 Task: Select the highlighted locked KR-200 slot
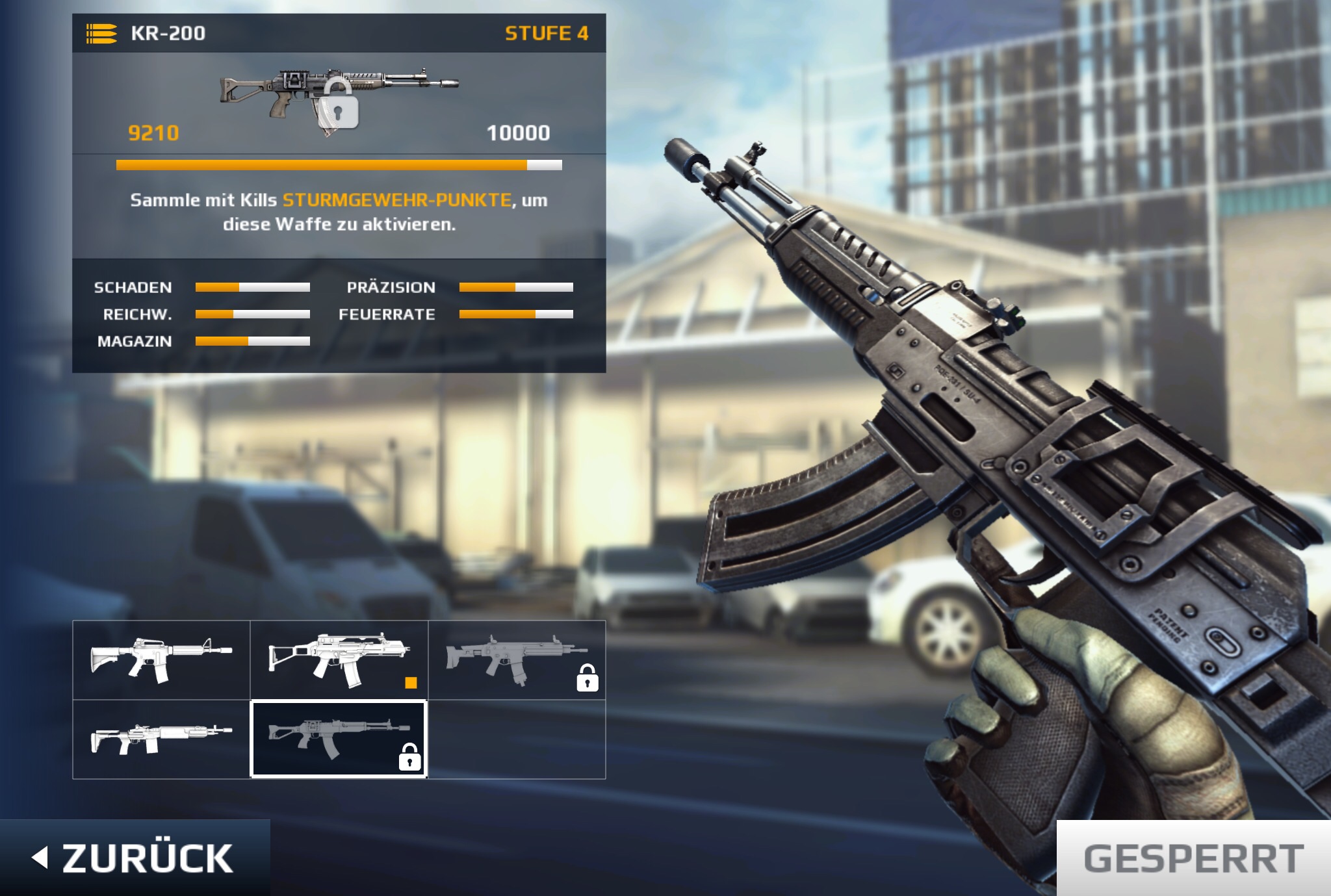coord(339,739)
